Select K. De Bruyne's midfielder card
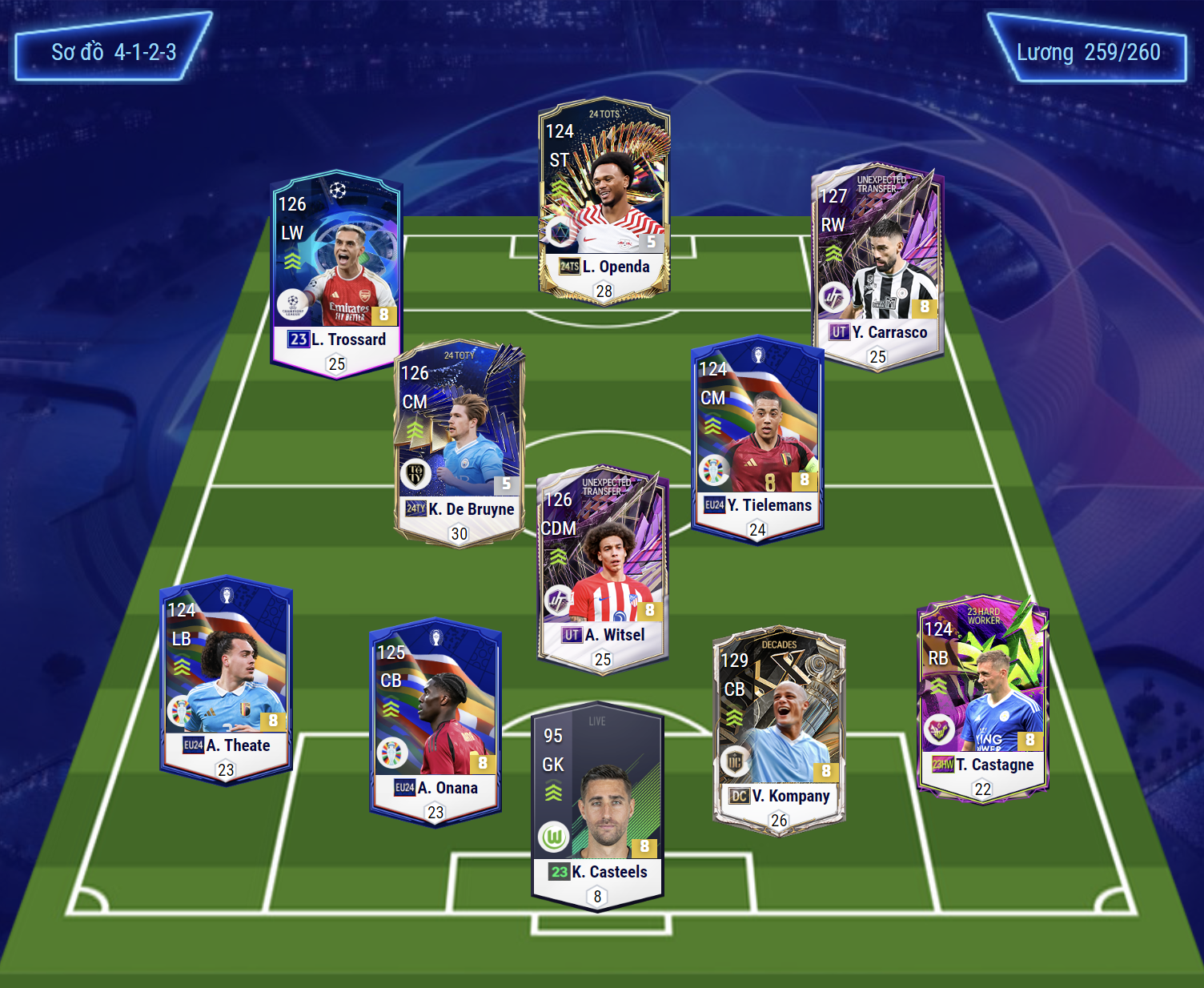This screenshot has width=1204, height=988. point(459,443)
